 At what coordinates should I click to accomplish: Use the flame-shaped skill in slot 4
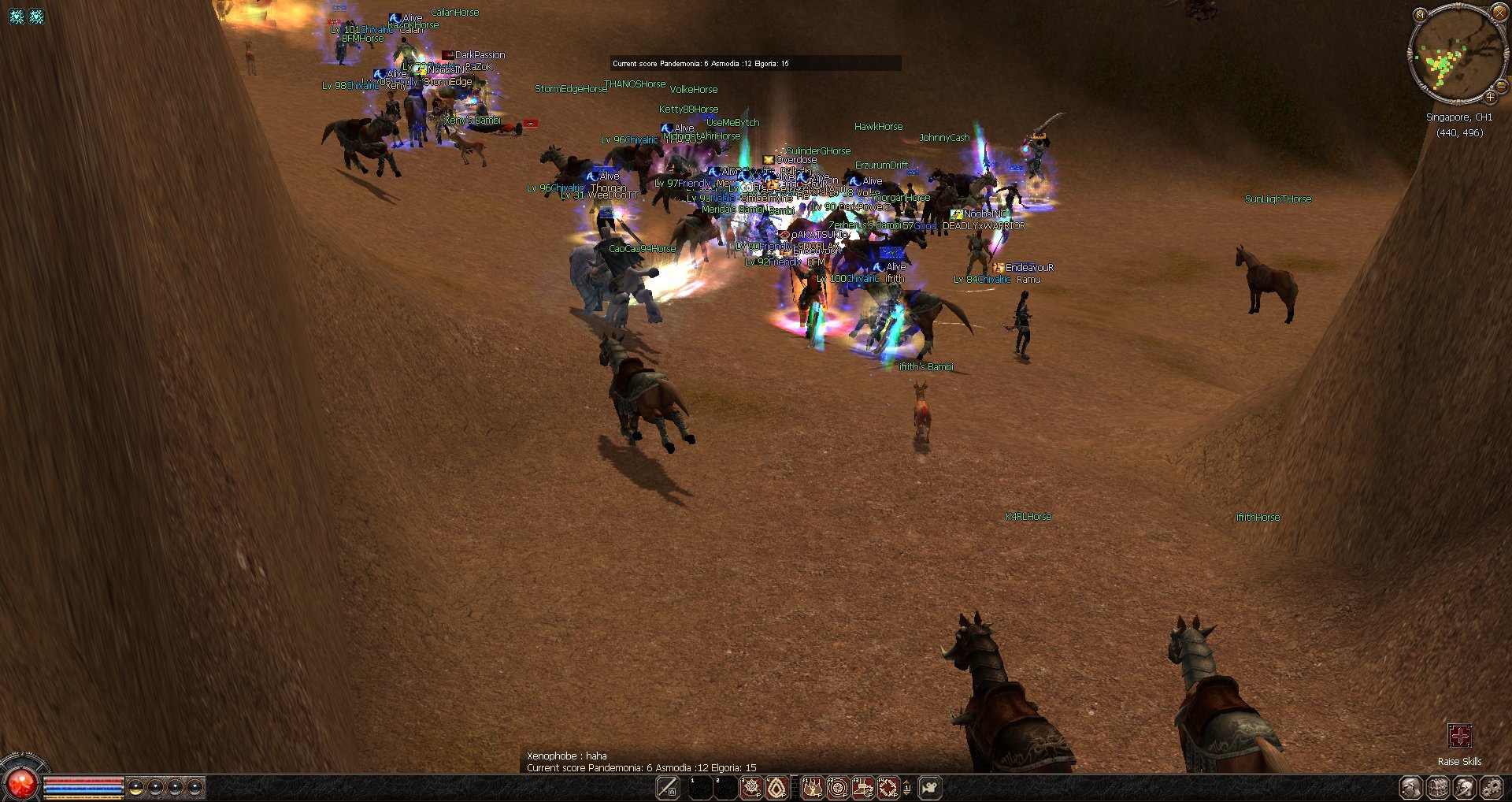click(x=776, y=787)
